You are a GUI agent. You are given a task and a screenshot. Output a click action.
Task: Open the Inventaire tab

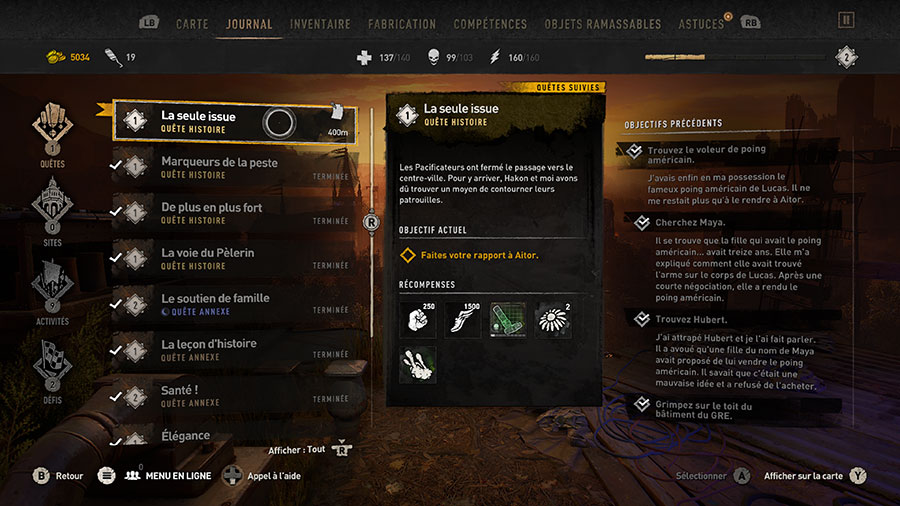(x=320, y=23)
